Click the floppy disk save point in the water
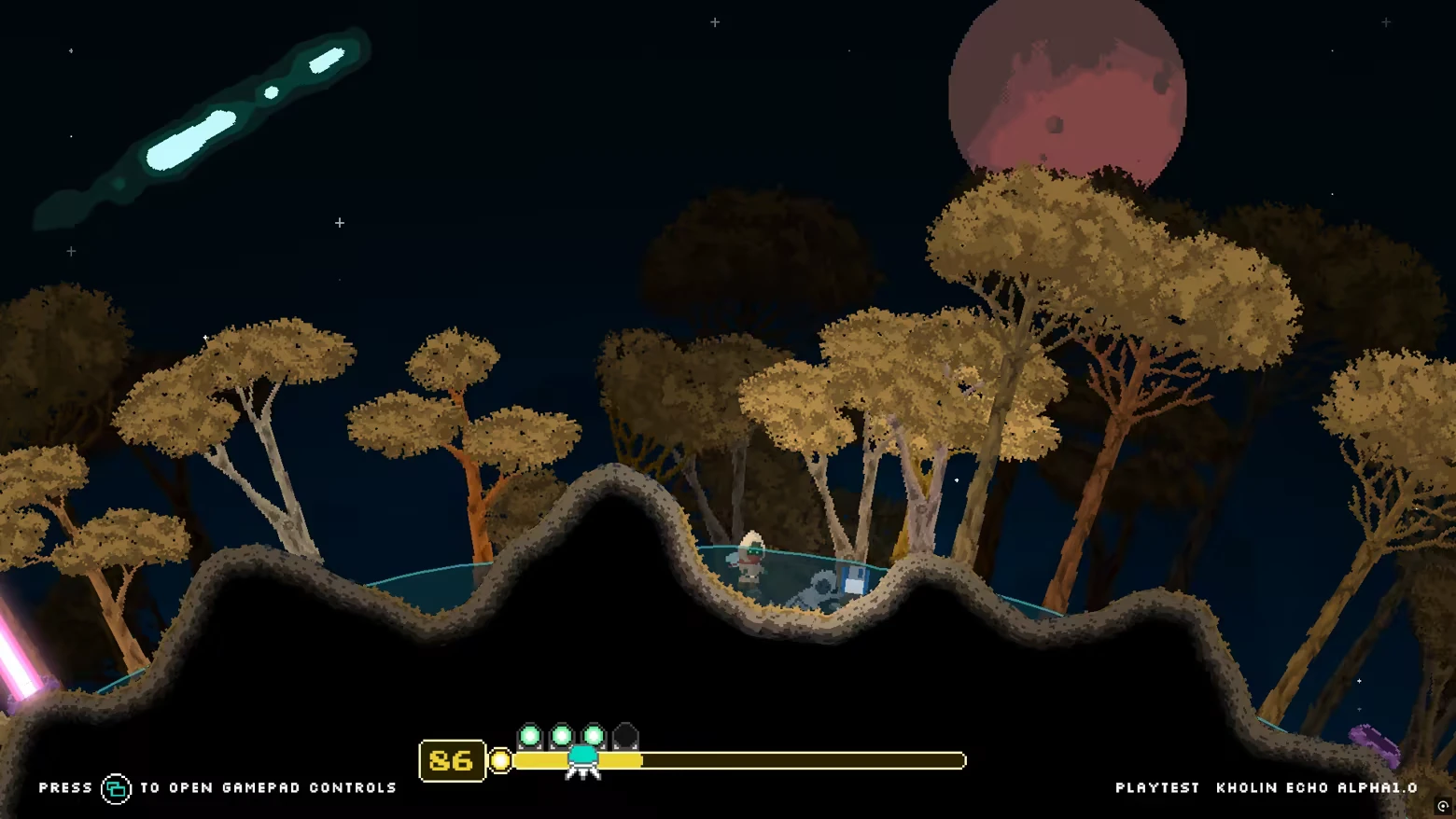1456x819 pixels. pyautogui.click(x=850, y=576)
